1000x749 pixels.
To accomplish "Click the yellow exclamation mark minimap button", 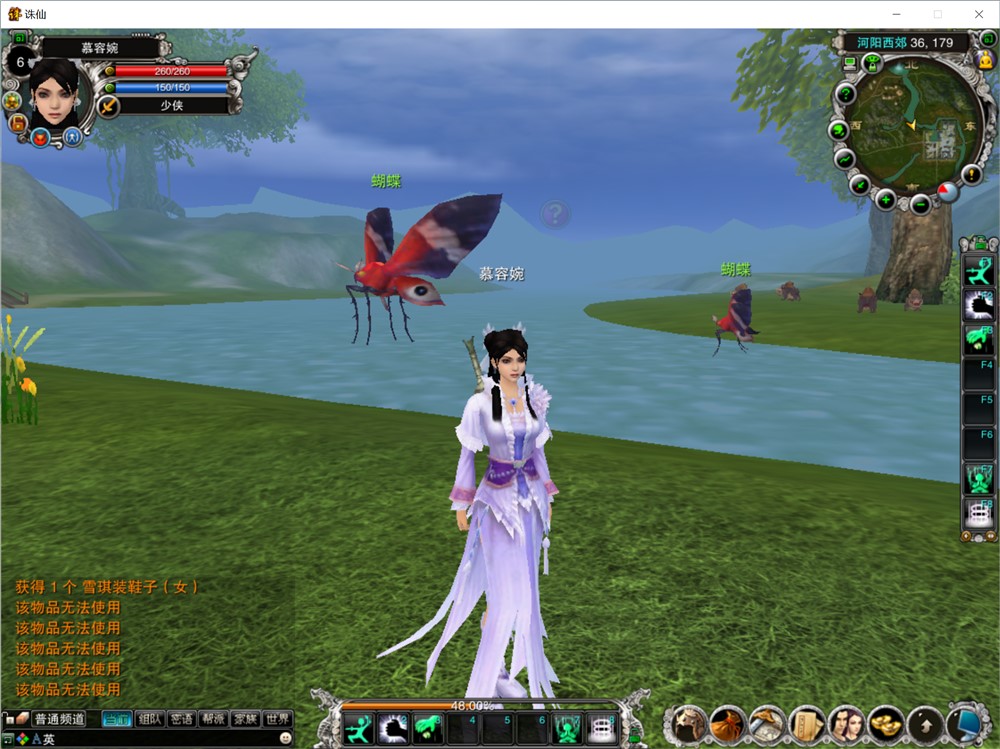I will point(971,175).
